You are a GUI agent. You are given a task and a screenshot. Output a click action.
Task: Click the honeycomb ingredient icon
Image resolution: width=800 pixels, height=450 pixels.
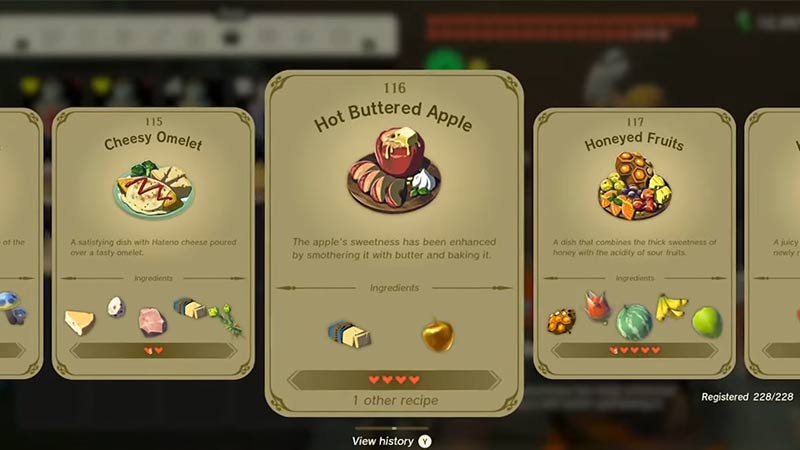pos(561,321)
